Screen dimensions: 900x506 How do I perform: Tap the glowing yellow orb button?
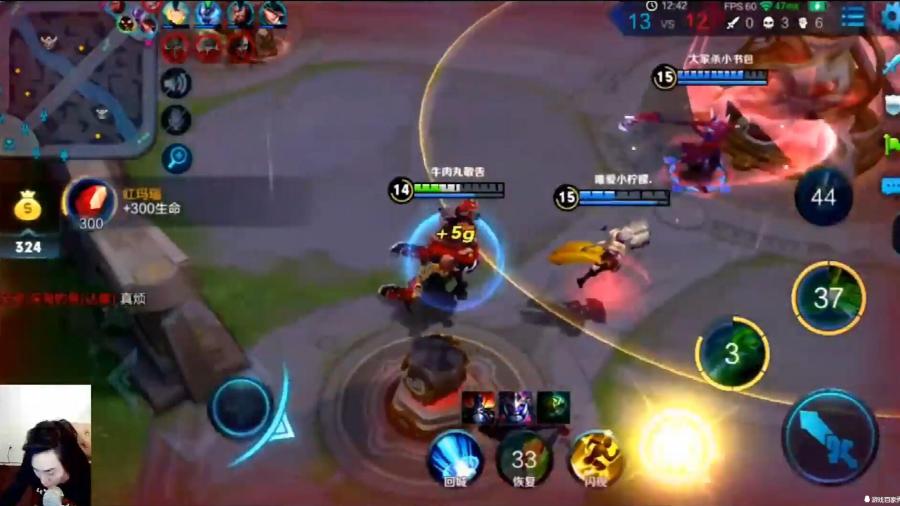tap(677, 446)
